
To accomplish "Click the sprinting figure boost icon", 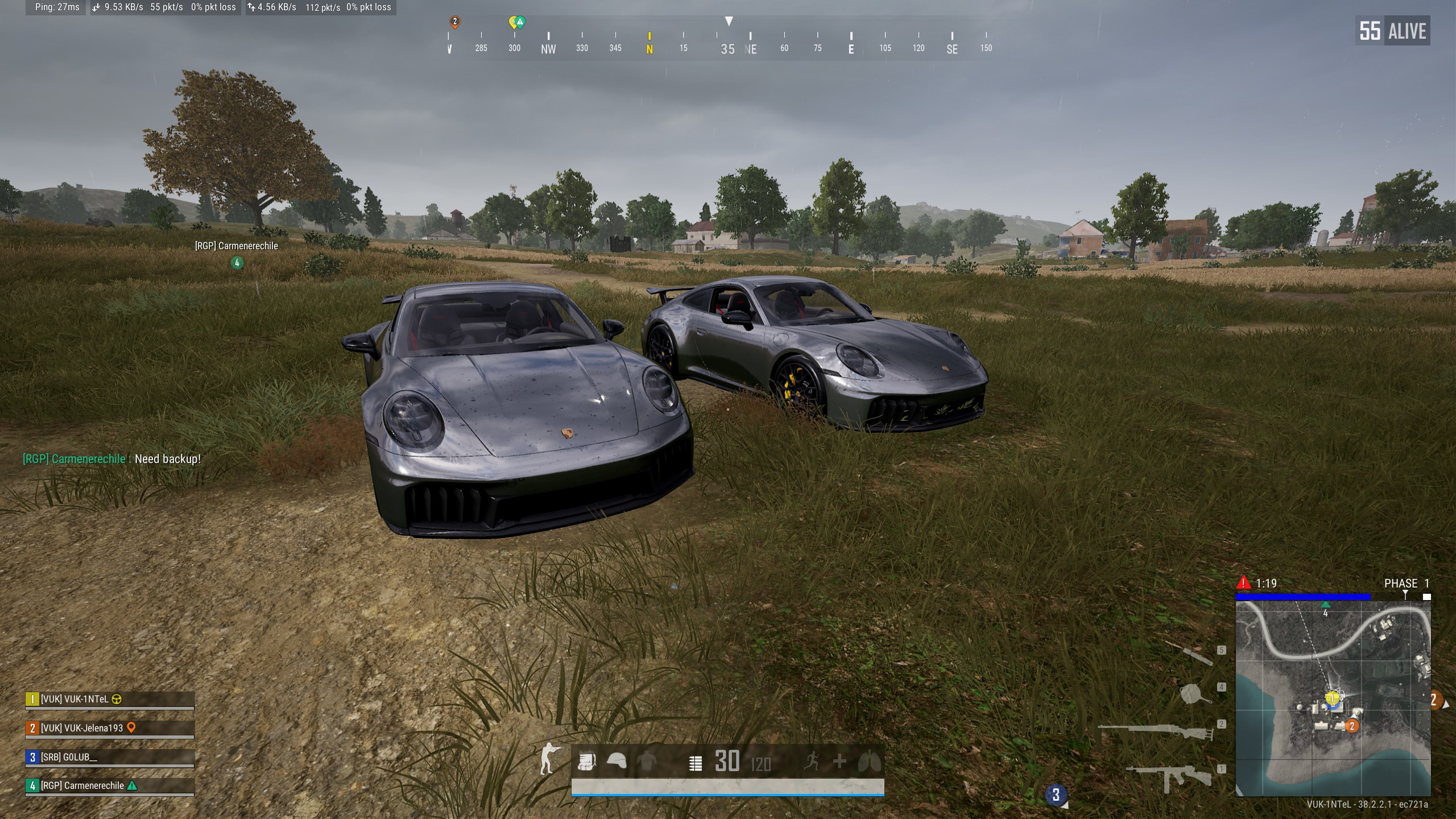I will (812, 761).
